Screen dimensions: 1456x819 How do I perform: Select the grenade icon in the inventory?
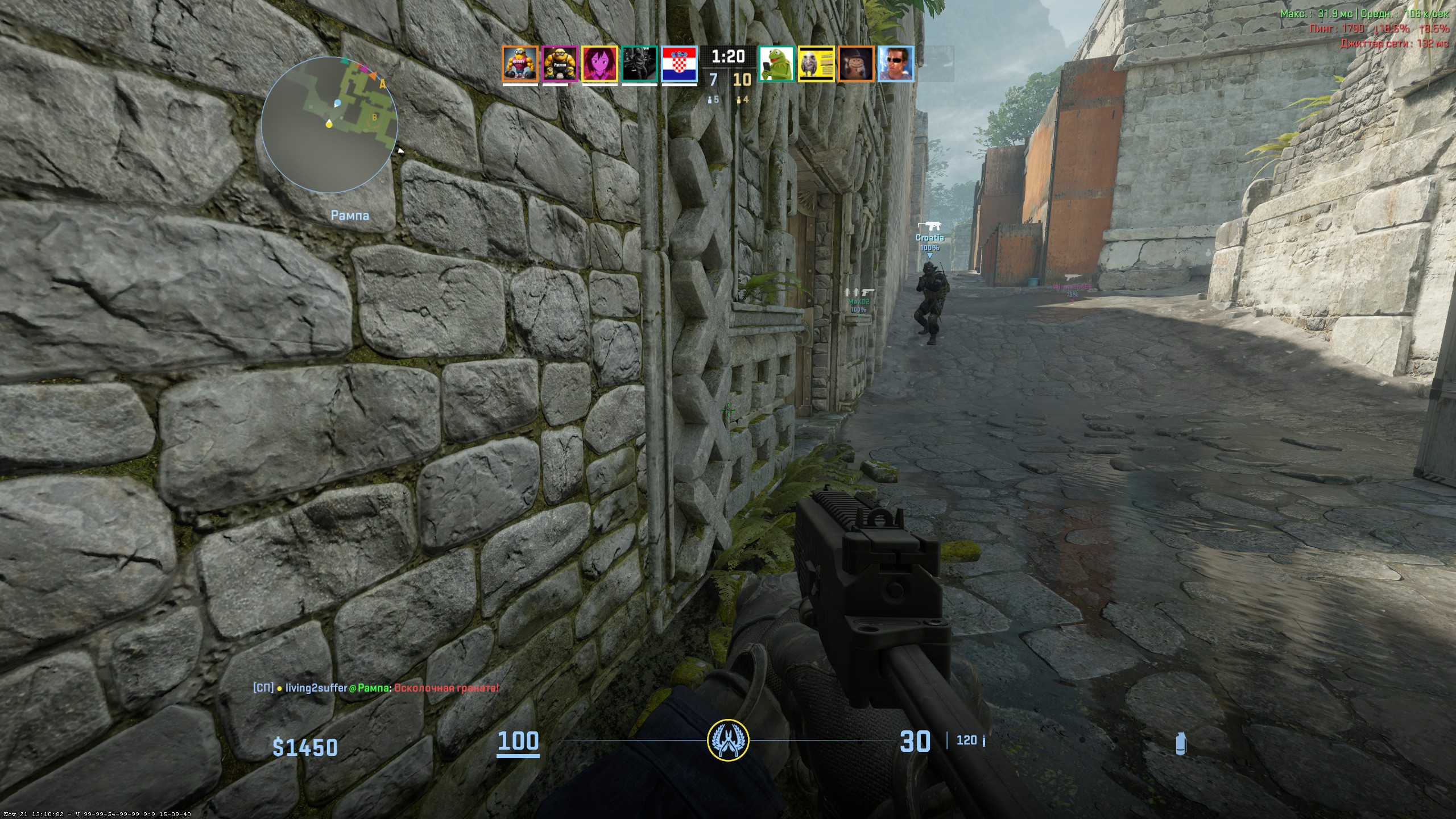[1181, 743]
